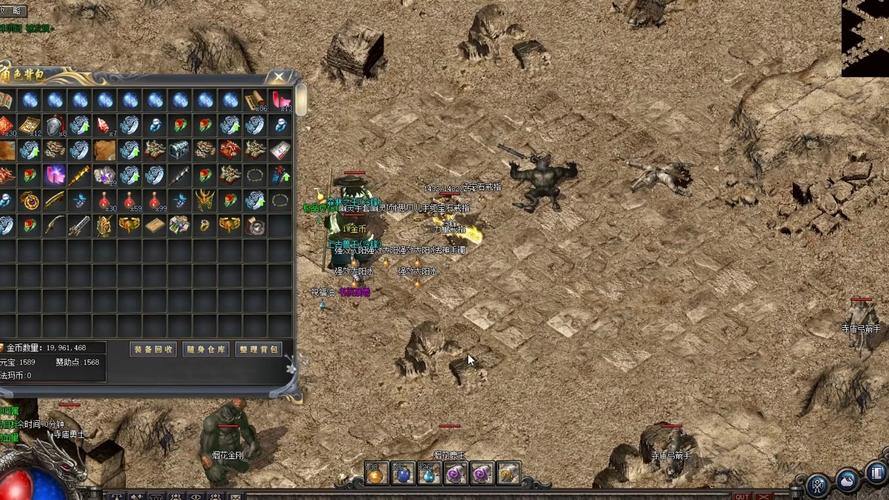
Task: Click the round cloud icon button
Action: (847, 481)
